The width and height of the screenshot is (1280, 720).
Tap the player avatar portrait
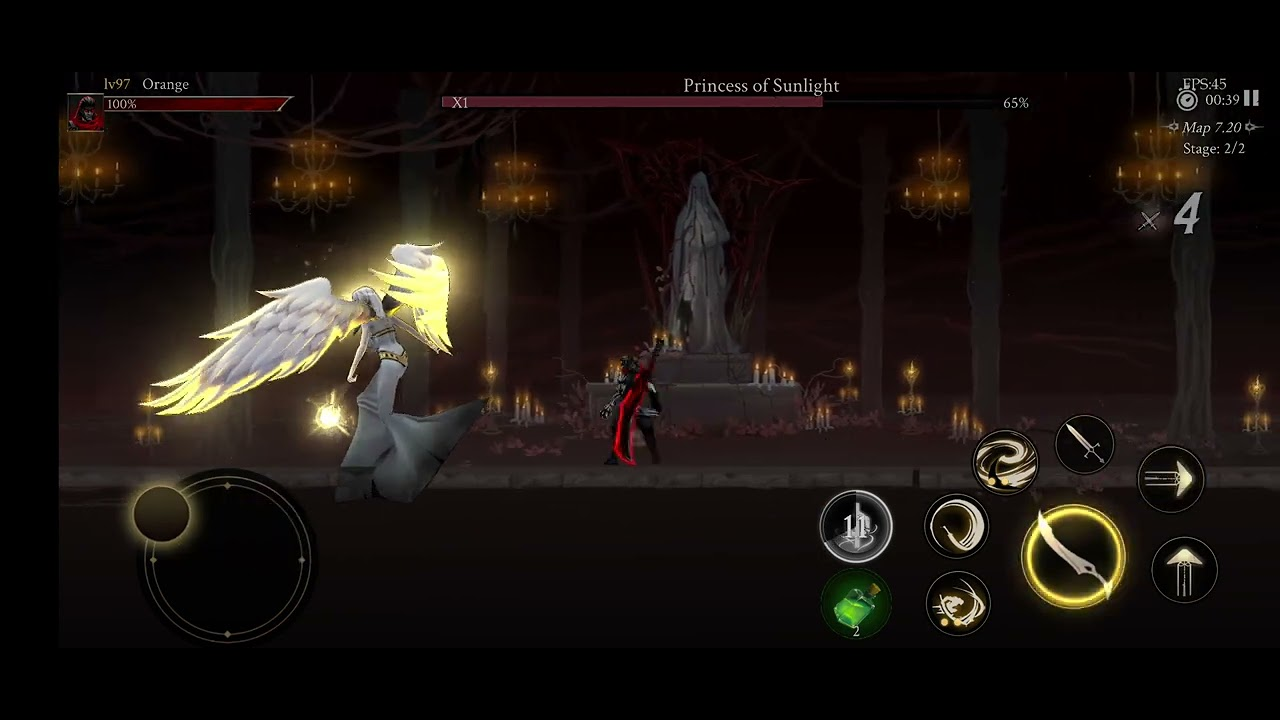pos(84,111)
